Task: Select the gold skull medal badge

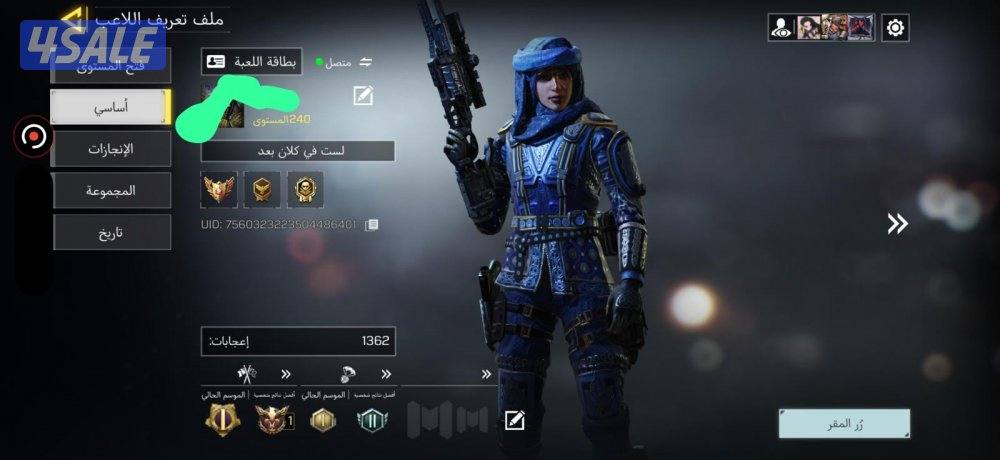Action: point(305,189)
